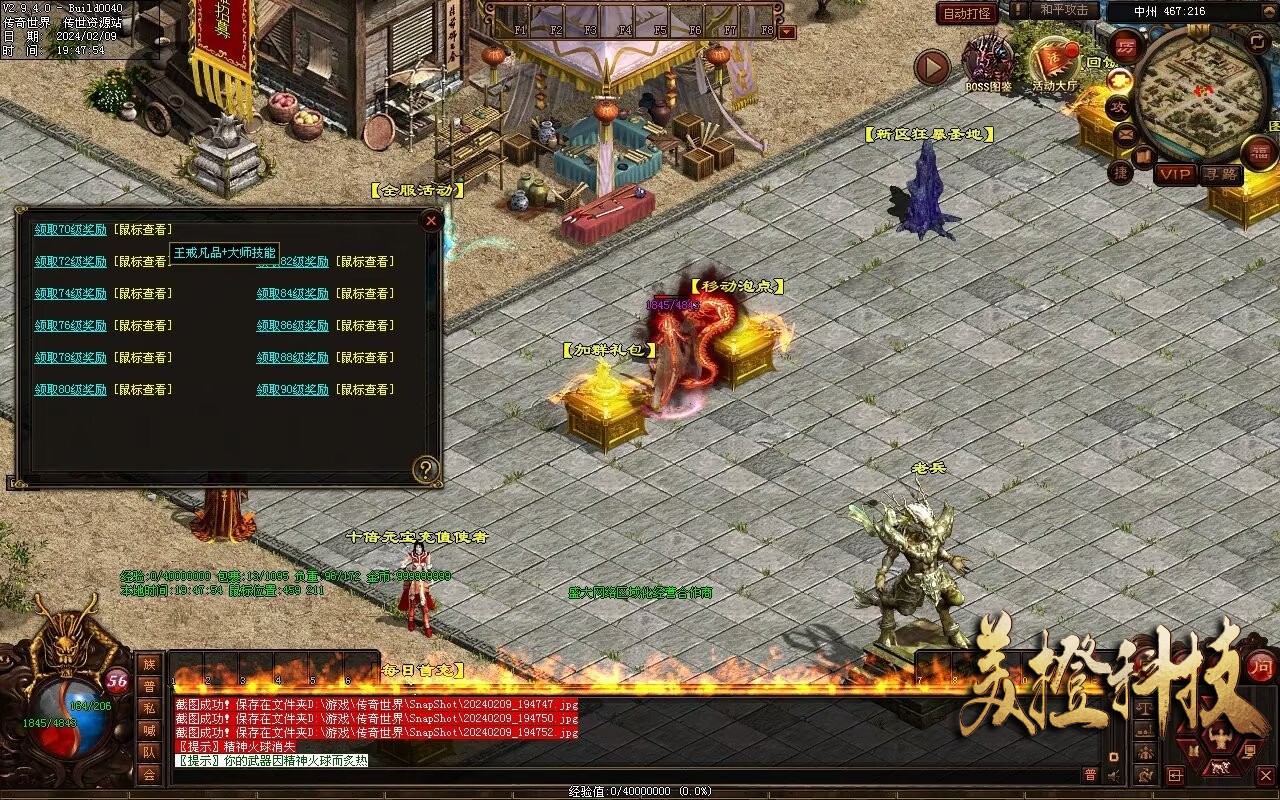Claim the level 90 reward link
The width and height of the screenshot is (1280, 800).
click(292, 390)
